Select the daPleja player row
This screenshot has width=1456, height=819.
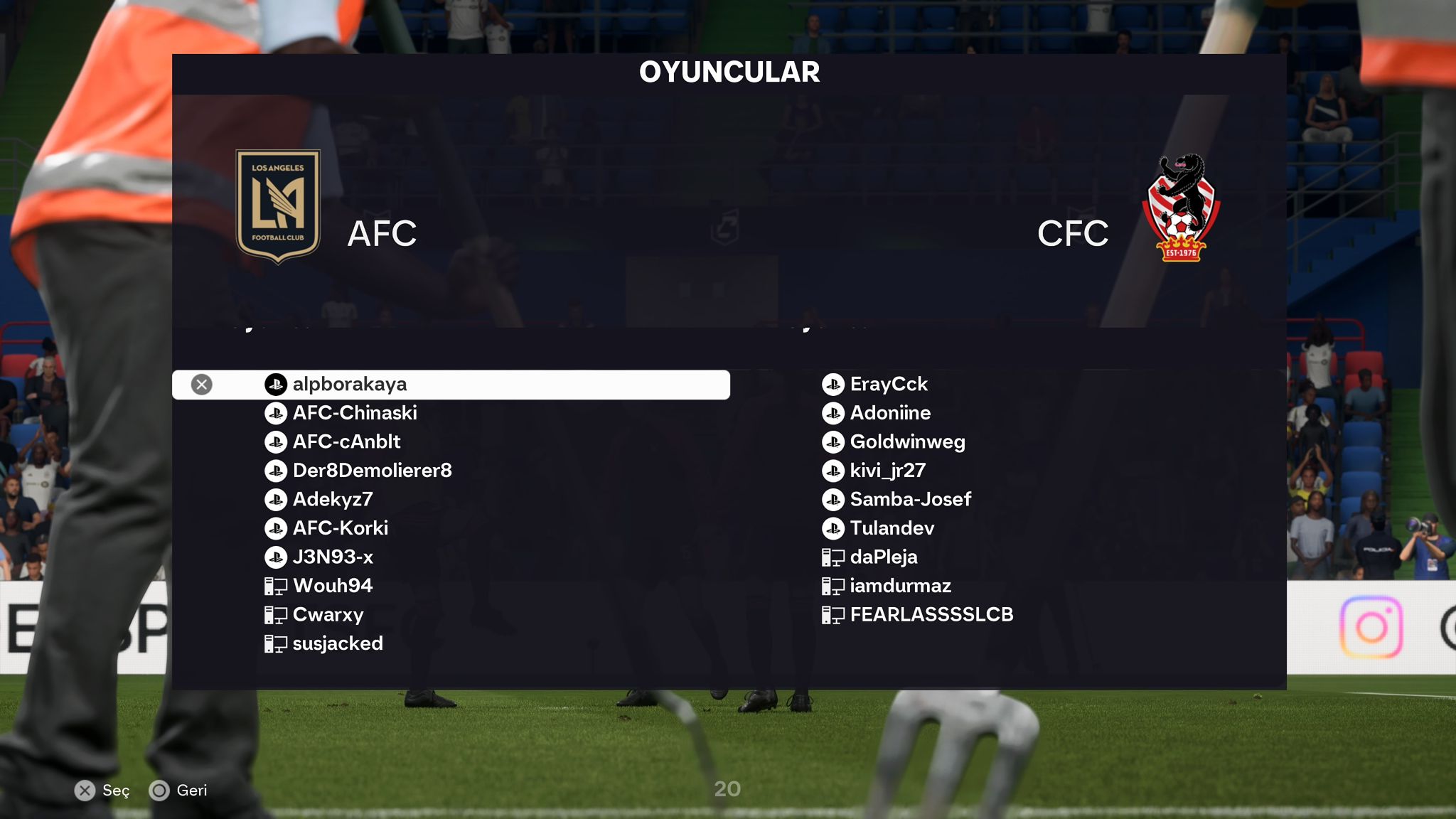pyautogui.click(x=884, y=557)
